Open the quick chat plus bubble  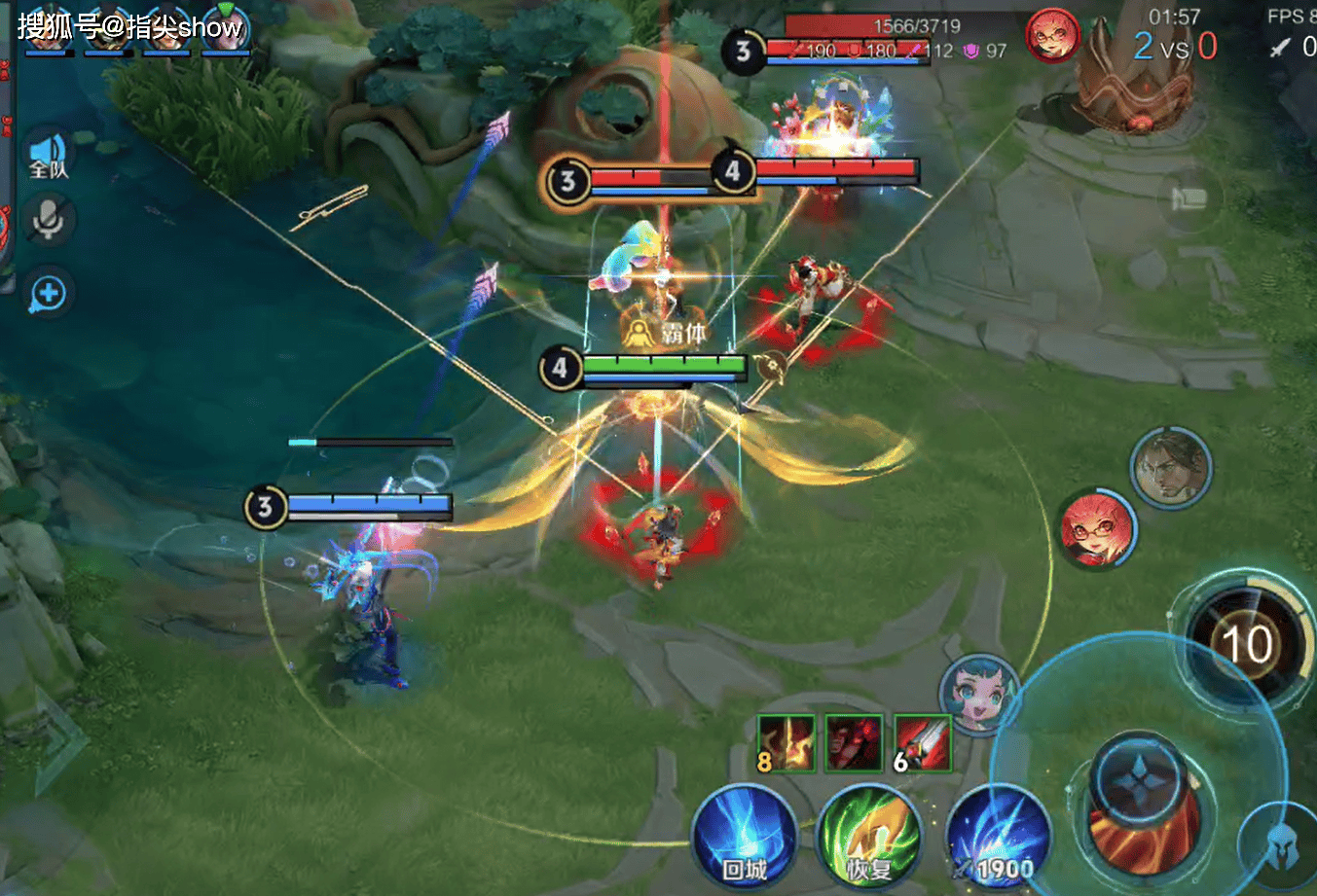point(48,293)
